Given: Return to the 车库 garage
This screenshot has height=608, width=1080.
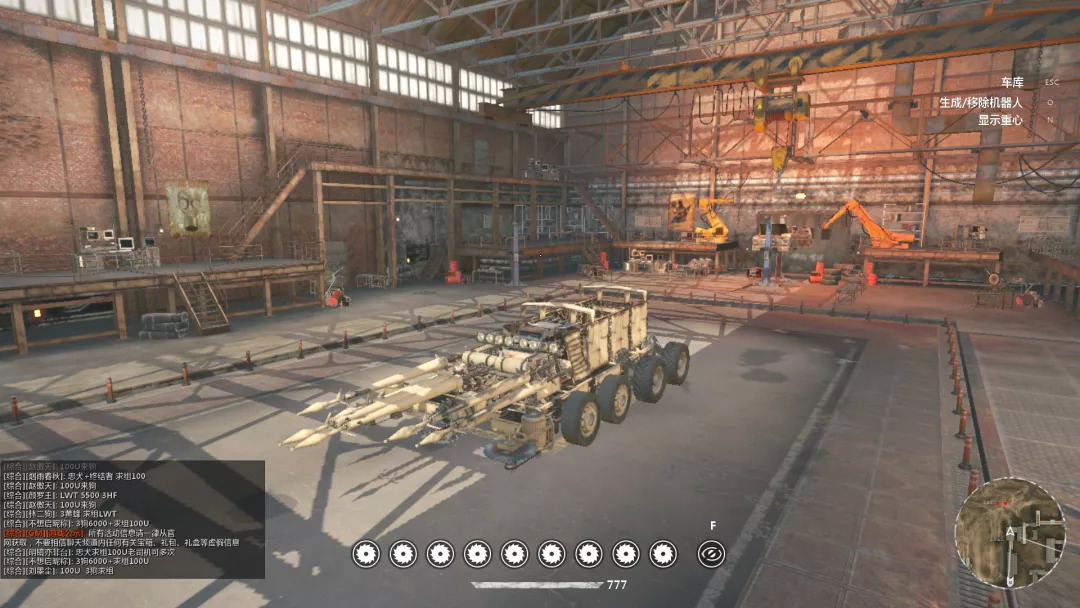Looking at the screenshot, I should pos(1012,83).
